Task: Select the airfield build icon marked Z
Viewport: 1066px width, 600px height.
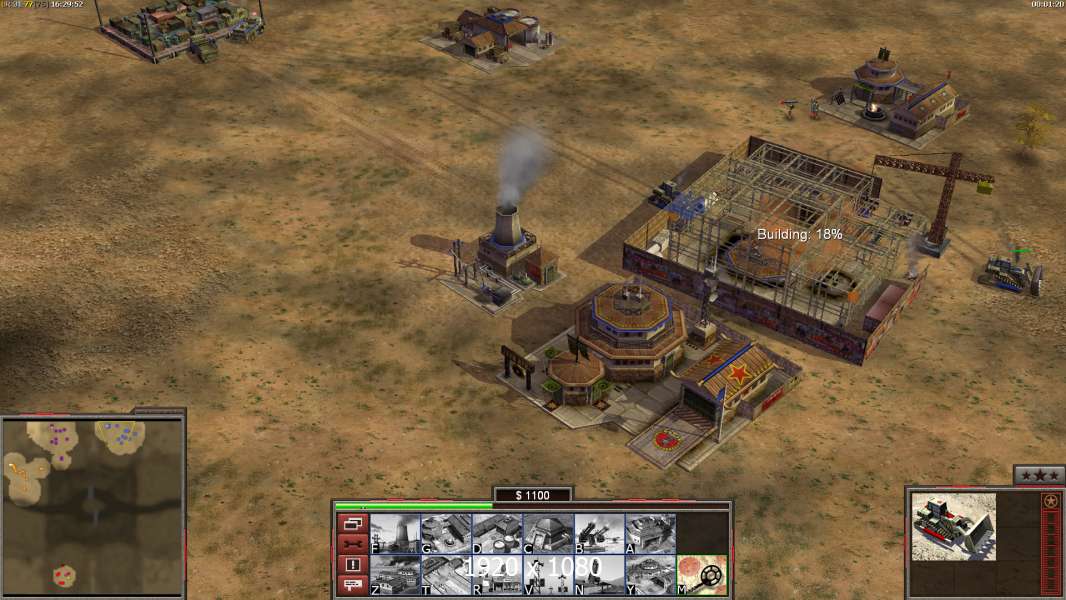Action: coord(395,575)
